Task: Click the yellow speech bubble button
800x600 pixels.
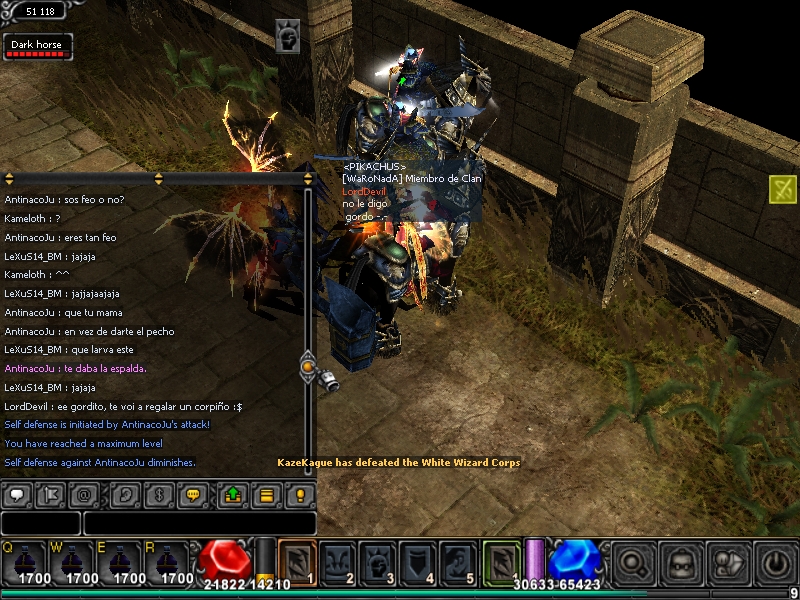Action: pos(194,494)
